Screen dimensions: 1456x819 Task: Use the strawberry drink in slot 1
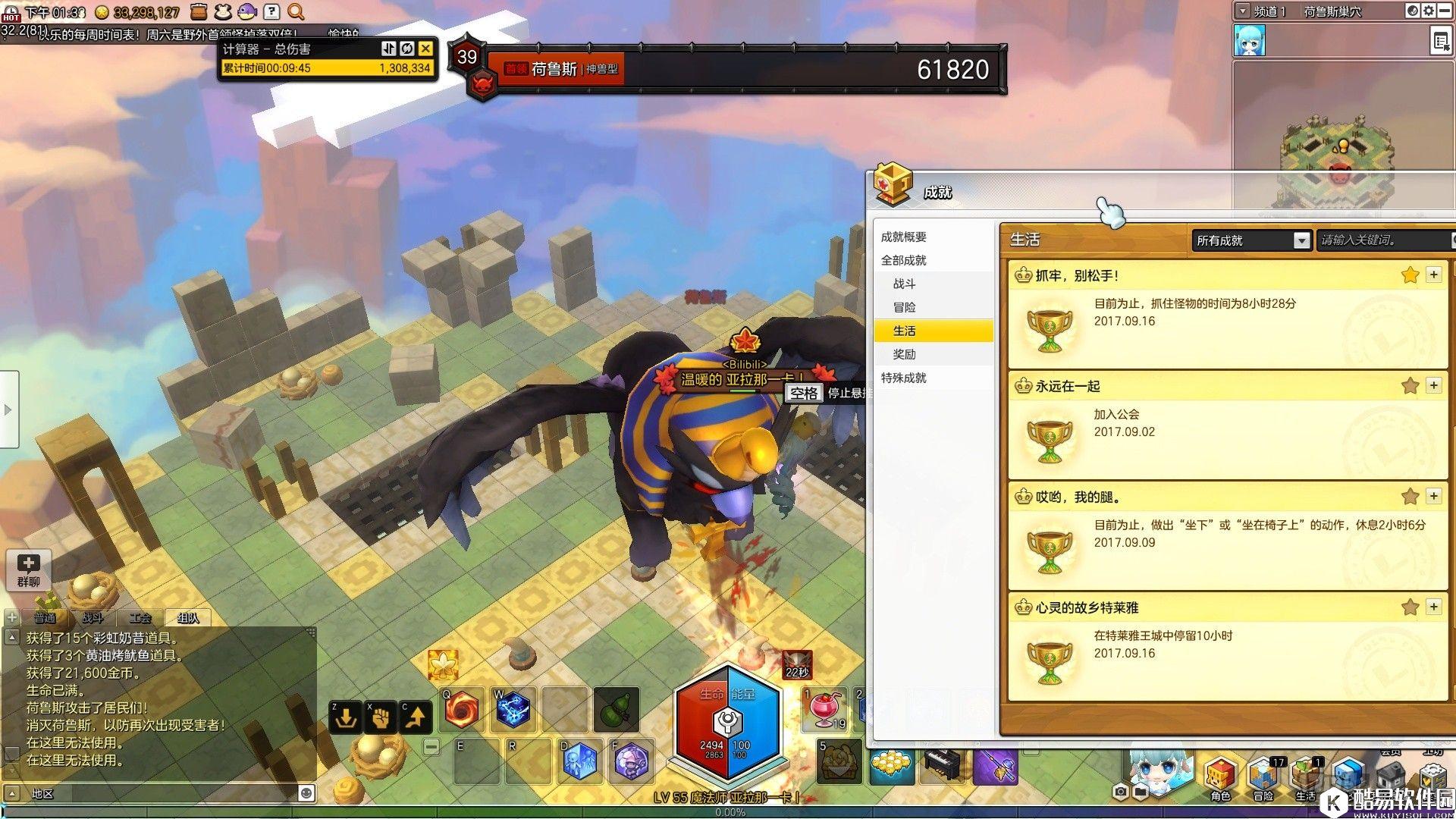824,709
